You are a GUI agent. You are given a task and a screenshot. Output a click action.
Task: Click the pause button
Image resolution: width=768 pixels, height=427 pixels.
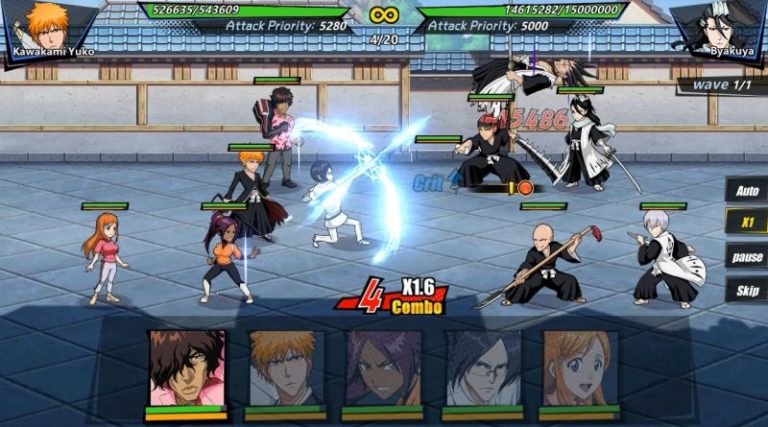tap(746, 256)
